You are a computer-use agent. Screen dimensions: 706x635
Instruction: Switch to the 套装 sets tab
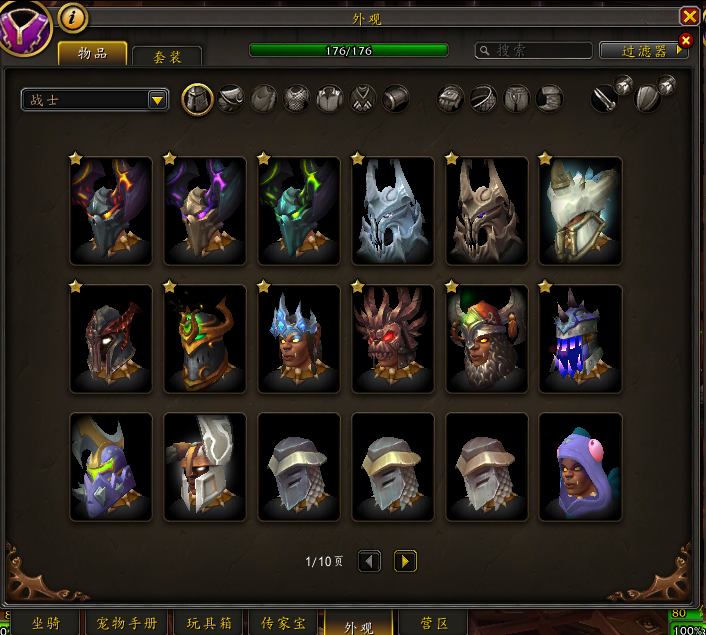[166, 57]
